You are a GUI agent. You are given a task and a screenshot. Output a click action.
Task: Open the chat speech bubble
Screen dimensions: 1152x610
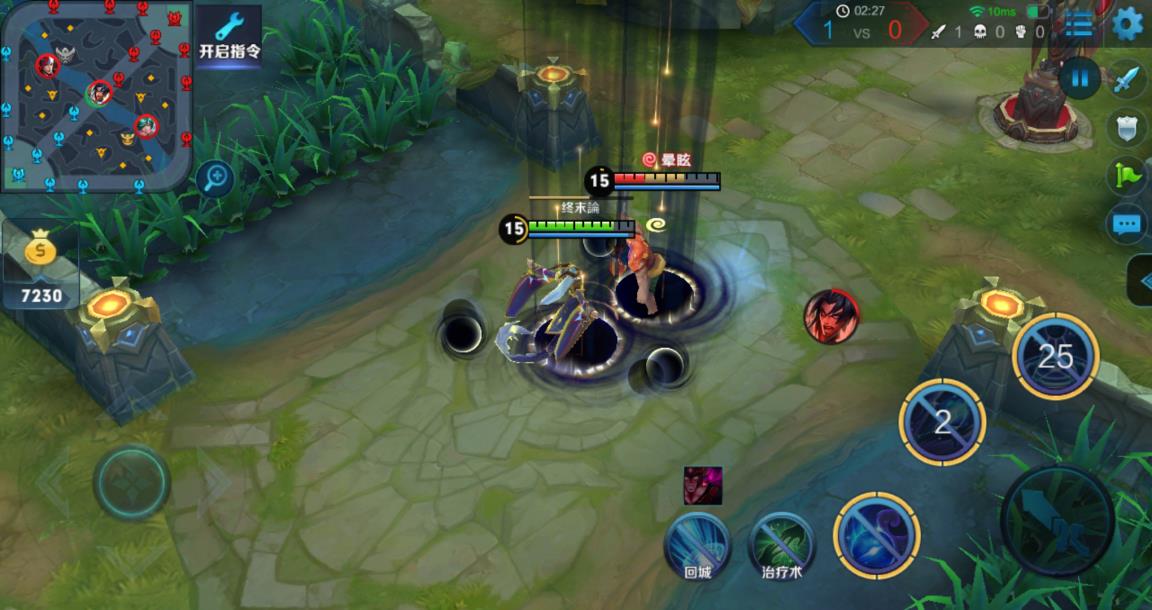(1128, 224)
